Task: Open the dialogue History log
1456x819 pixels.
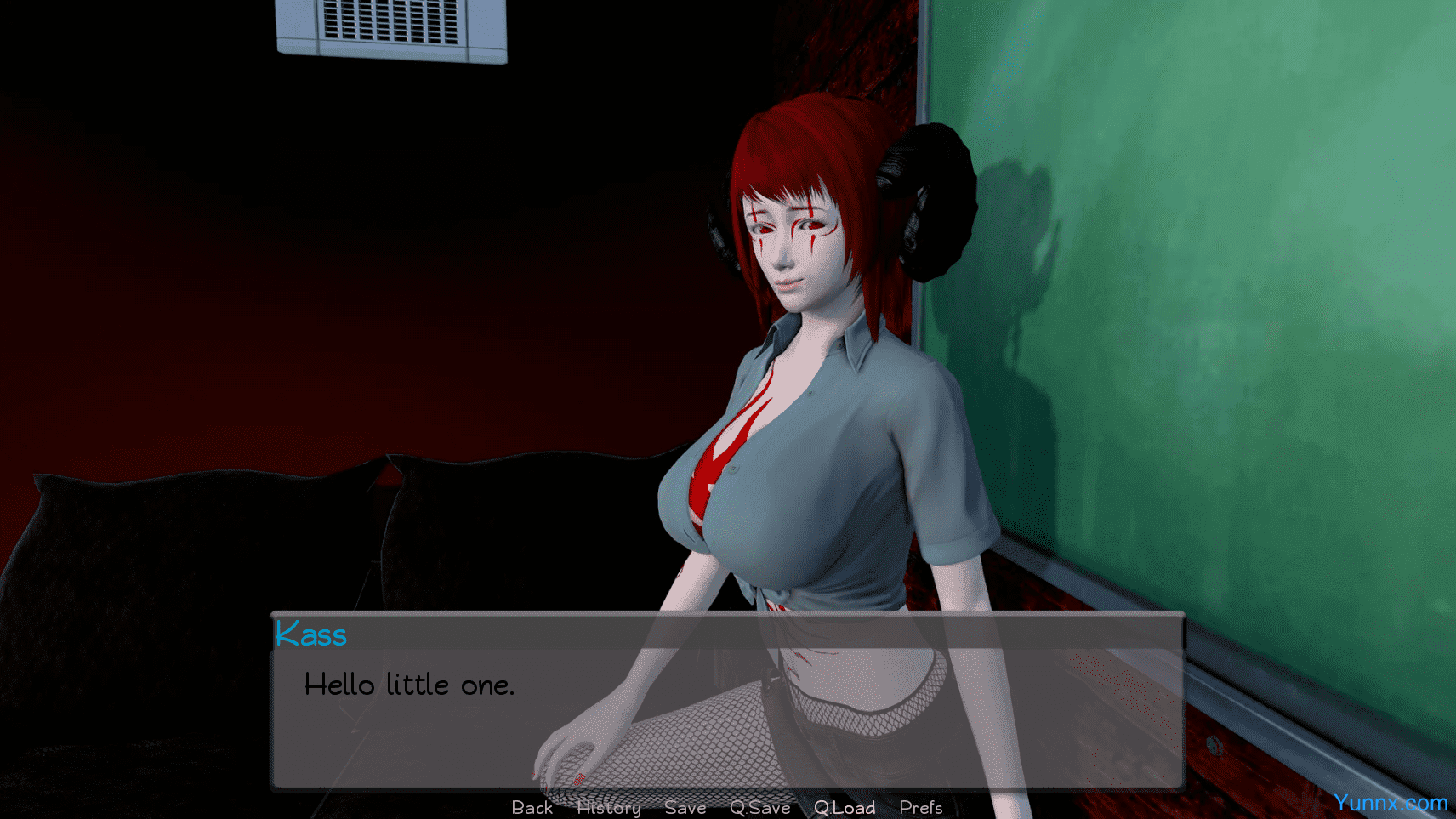Action: click(x=608, y=807)
